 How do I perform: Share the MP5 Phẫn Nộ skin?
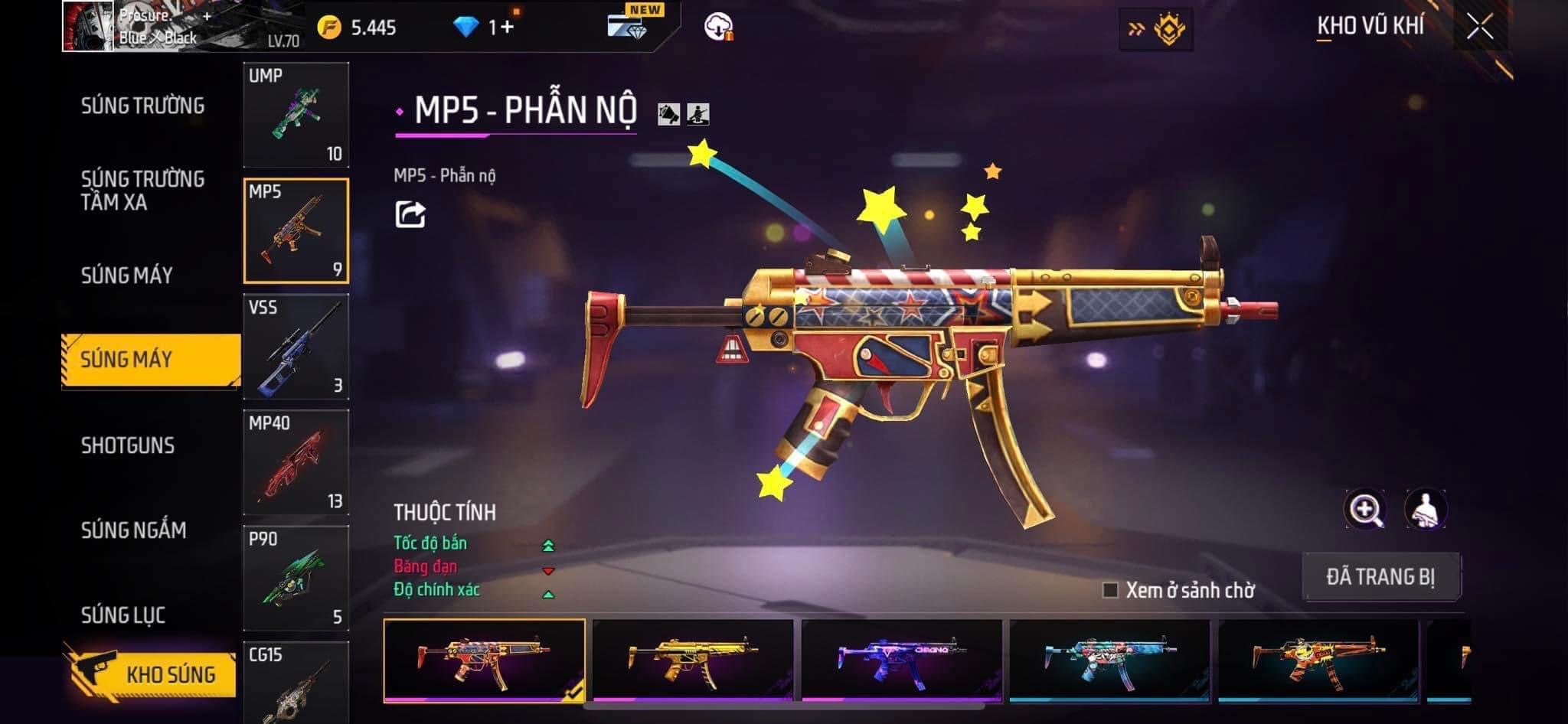click(x=410, y=214)
